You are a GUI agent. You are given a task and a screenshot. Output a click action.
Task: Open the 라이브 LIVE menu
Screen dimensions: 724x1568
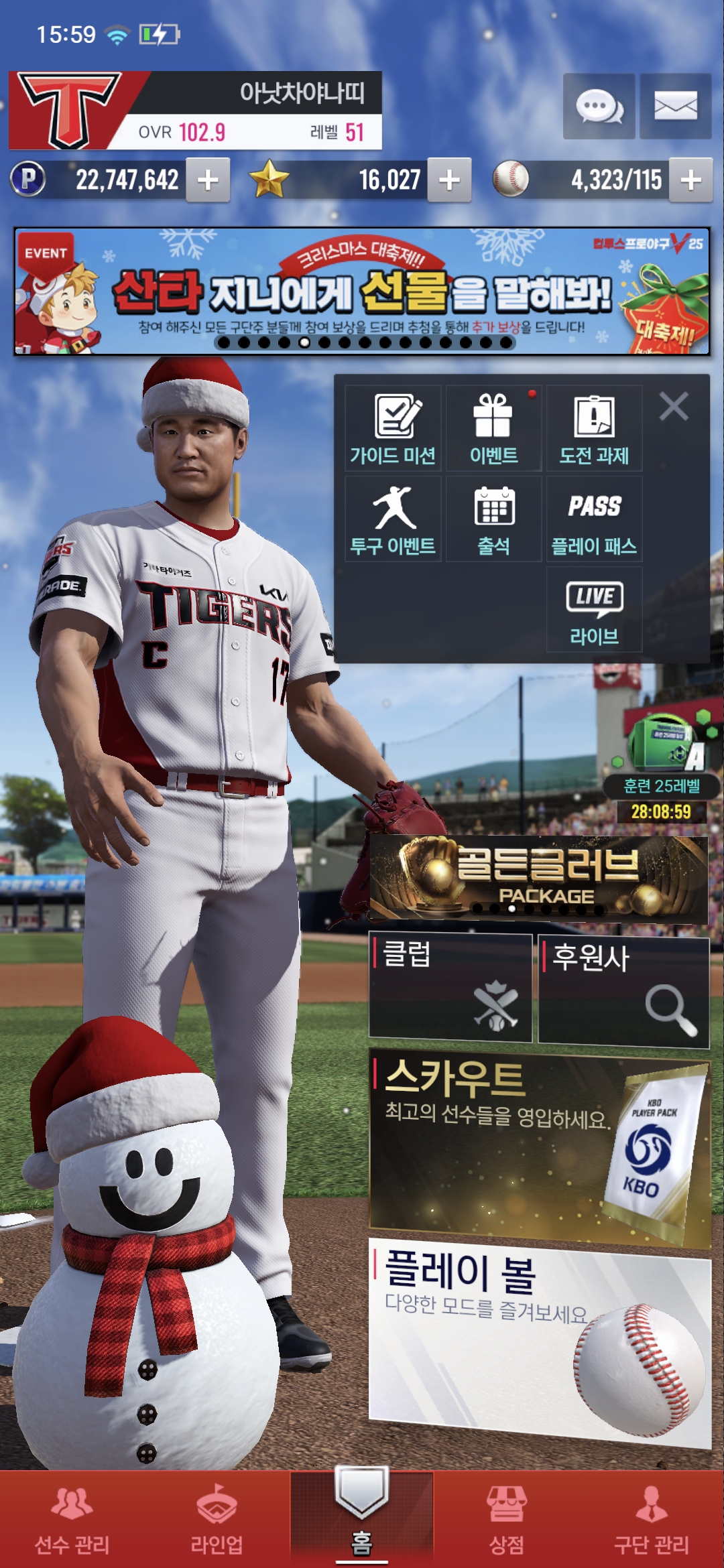click(x=595, y=610)
